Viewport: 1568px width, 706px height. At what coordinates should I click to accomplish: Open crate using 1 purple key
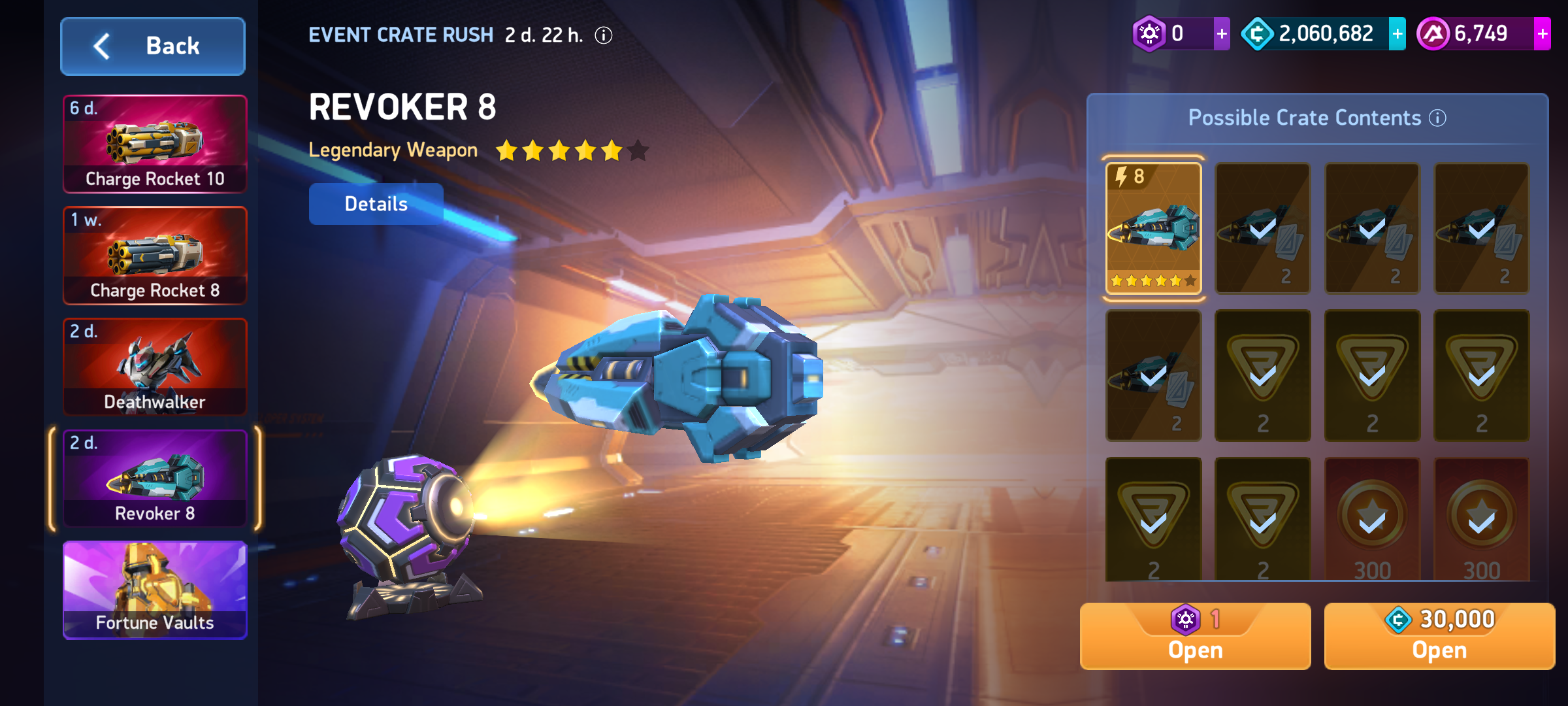coord(1195,636)
